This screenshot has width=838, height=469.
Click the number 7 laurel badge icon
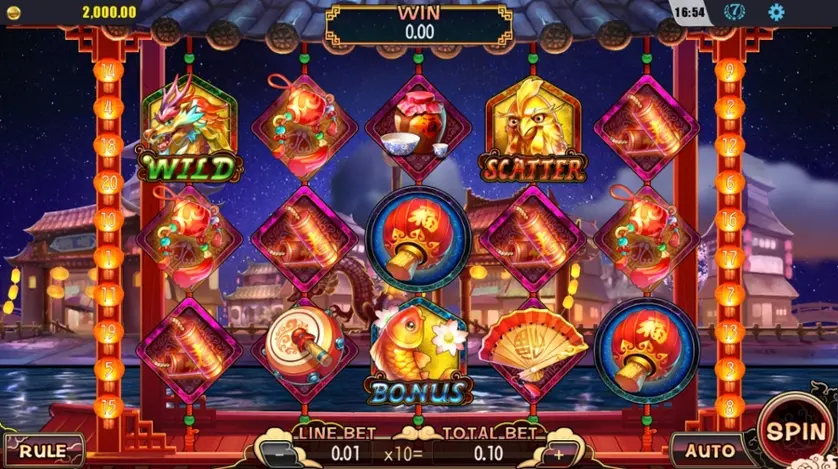[735, 12]
